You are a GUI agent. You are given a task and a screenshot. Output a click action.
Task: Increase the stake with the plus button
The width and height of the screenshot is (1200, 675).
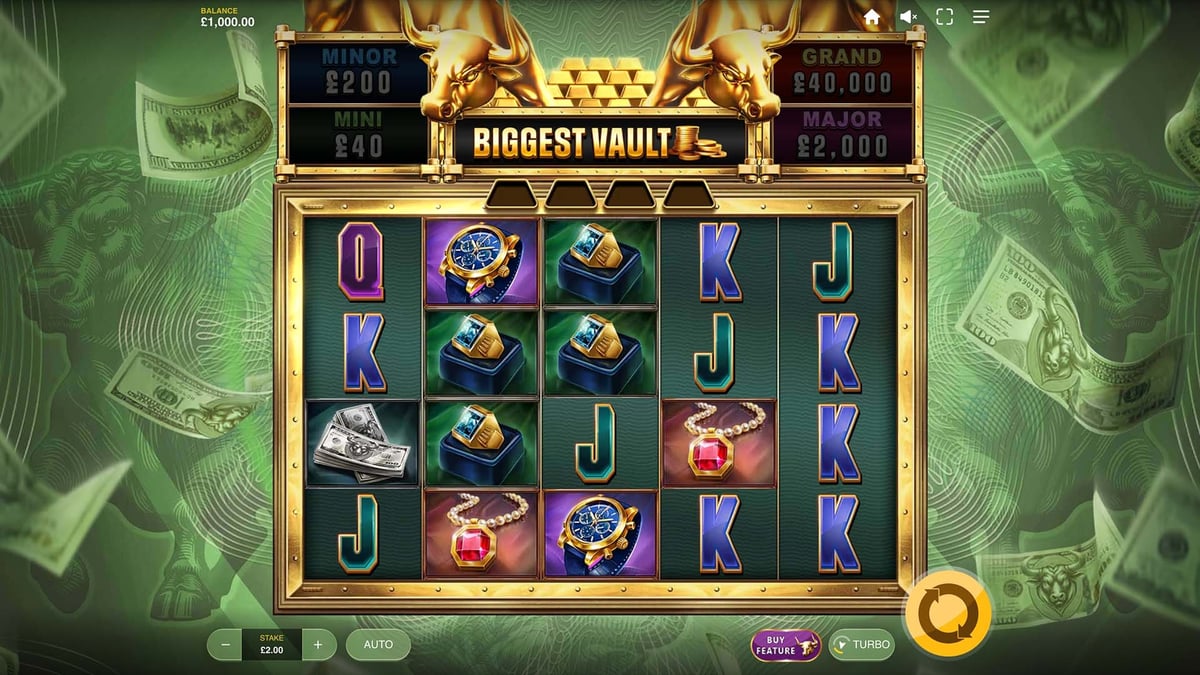[x=318, y=645]
